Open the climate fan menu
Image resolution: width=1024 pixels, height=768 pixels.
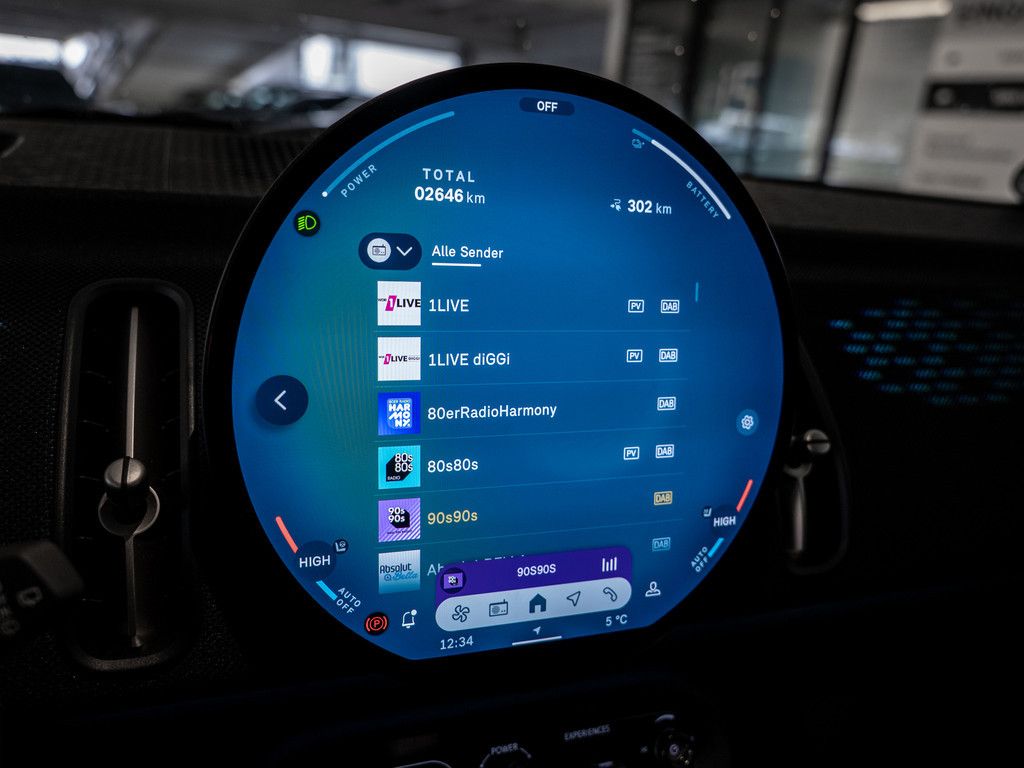(461, 608)
